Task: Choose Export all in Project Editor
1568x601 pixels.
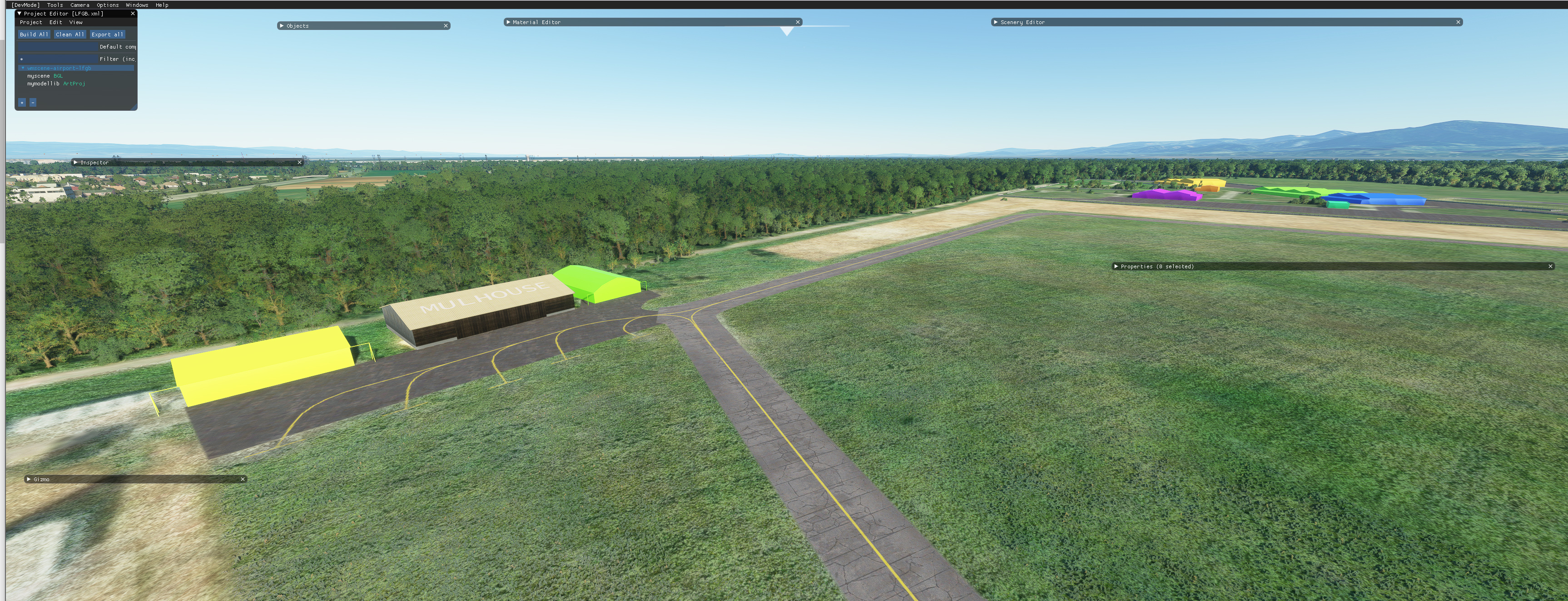Action: [107, 34]
